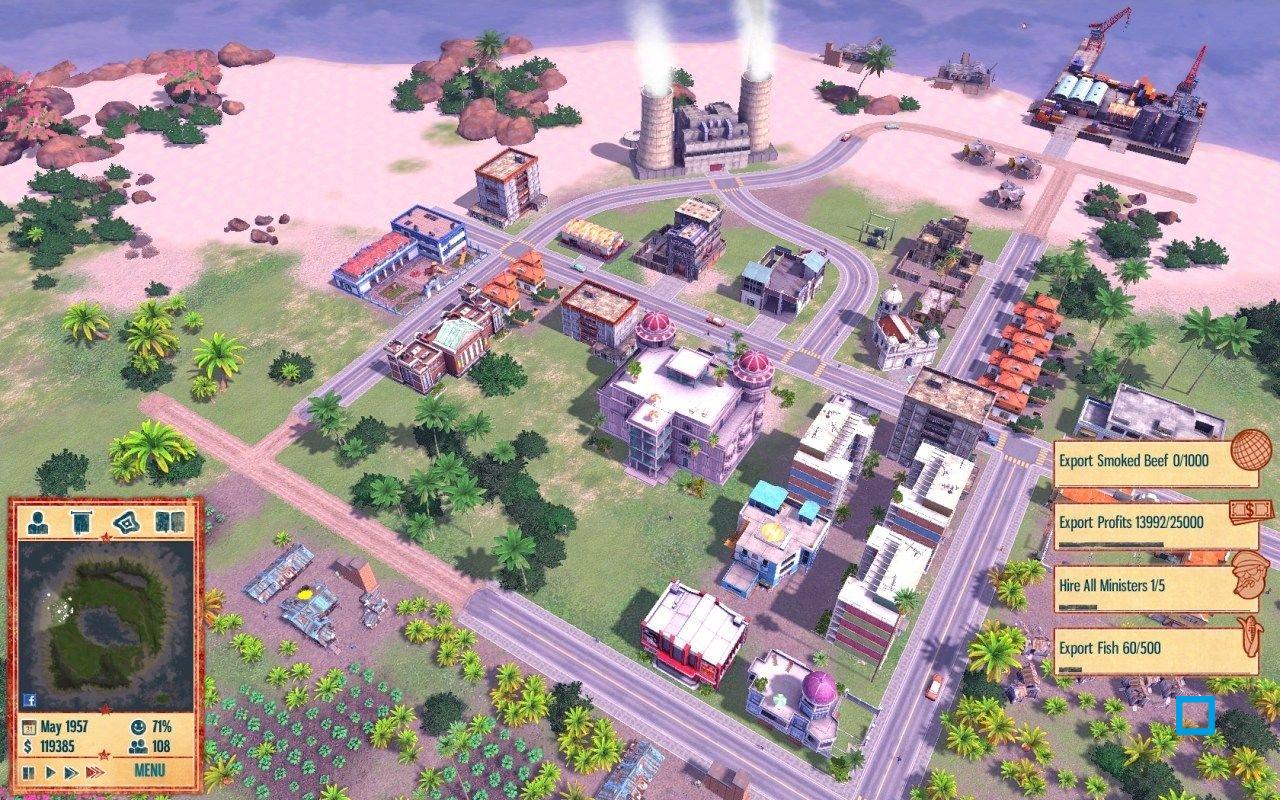
Task: Select the Export Smoked Beef task
Action: point(1135,461)
